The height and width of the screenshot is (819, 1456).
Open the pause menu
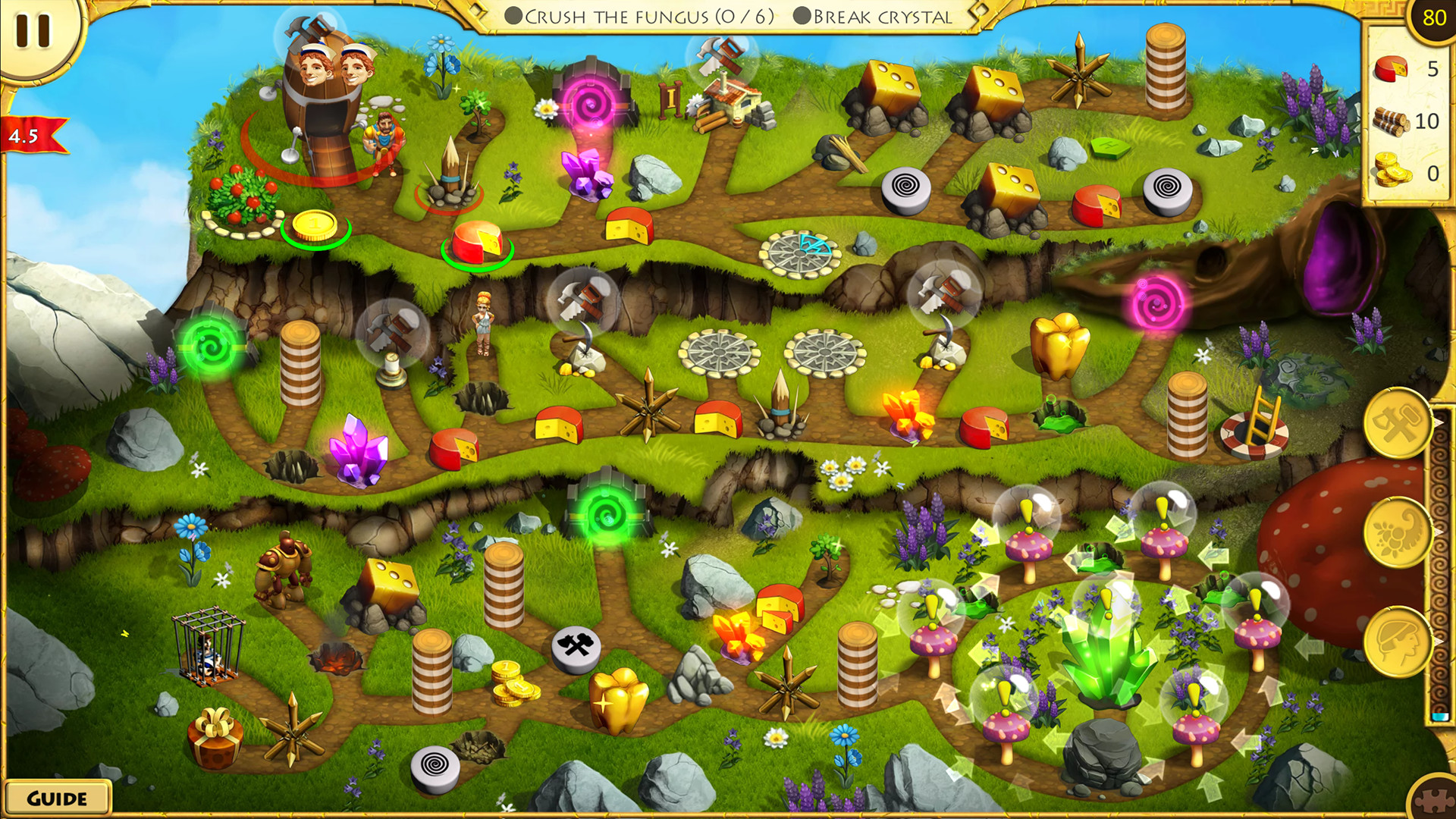click(x=32, y=32)
